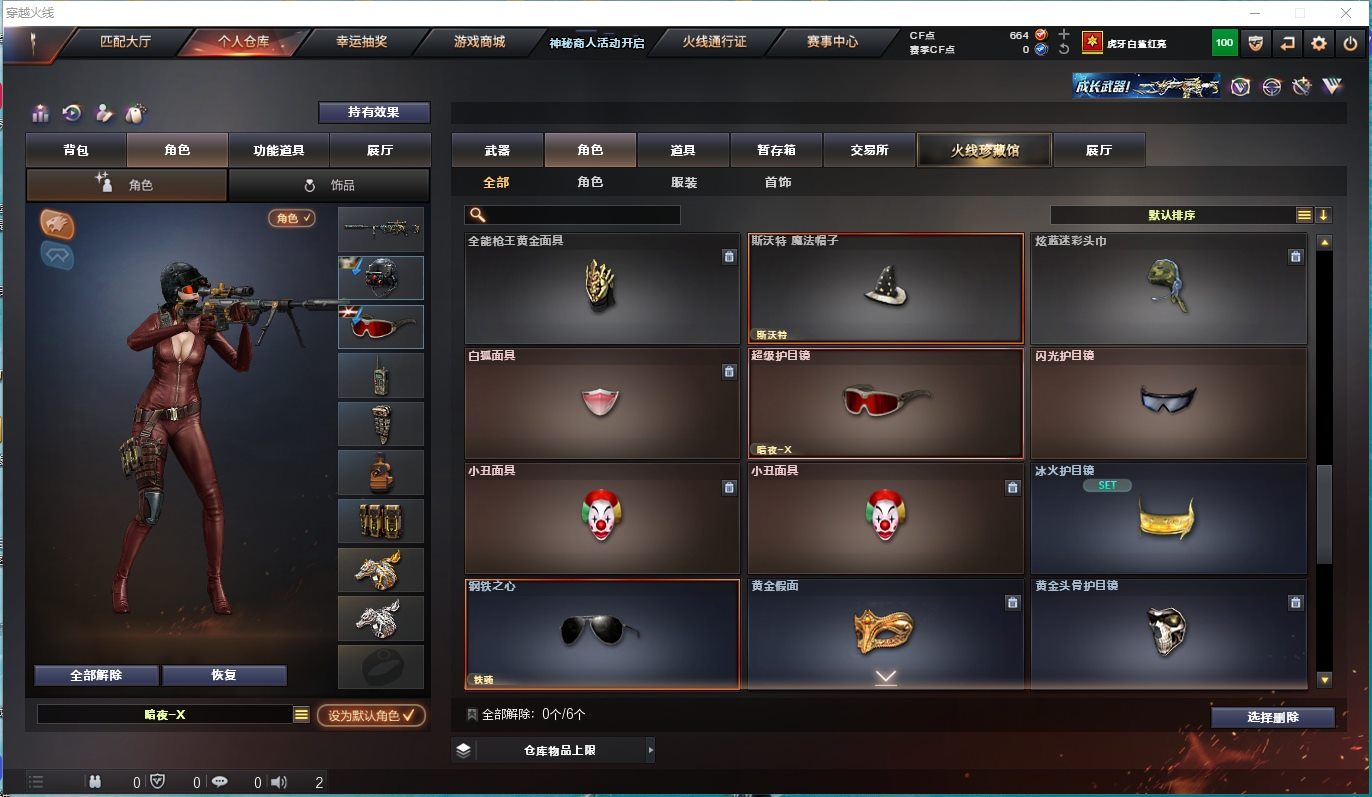This screenshot has width=1372, height=797.
Task: Switch to the 背包 backpack tab
Action: (76, 150)
